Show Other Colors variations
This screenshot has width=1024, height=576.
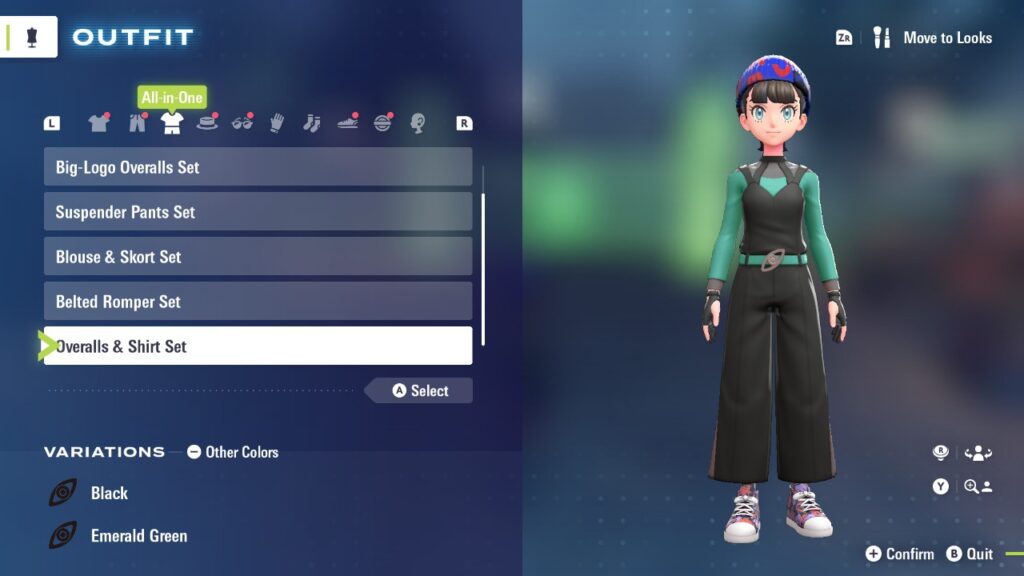tap(233, 452)
